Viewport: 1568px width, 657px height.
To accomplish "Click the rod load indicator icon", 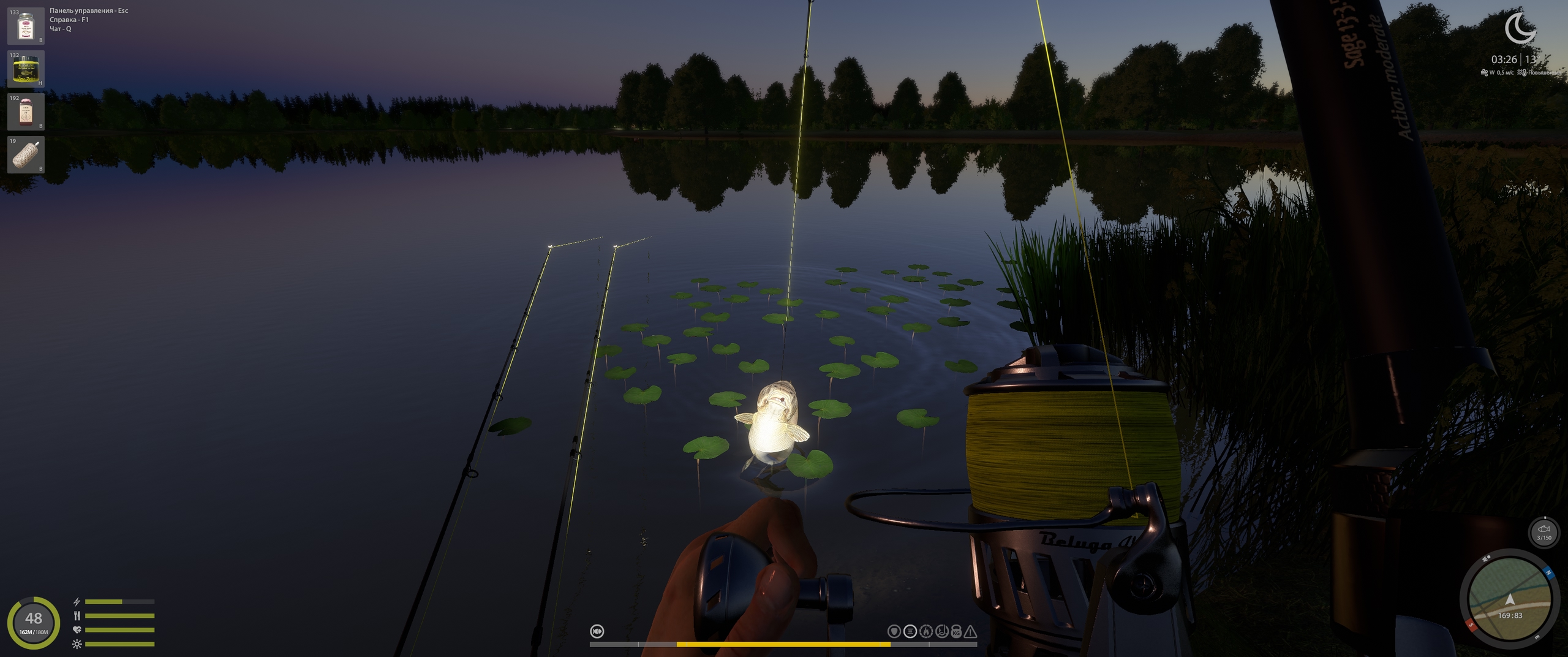I will click(x=941, y=631).
